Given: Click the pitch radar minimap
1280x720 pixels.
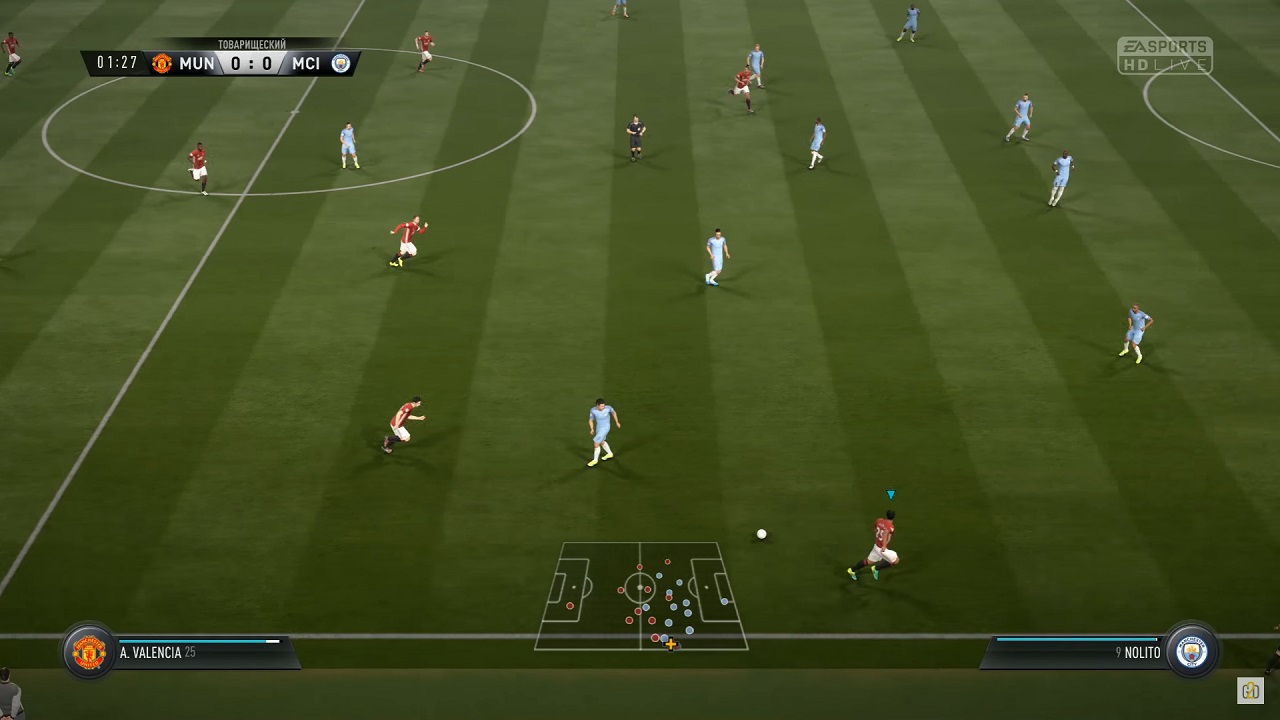Looking at the screenshot, I should click(x=641, y=596).
